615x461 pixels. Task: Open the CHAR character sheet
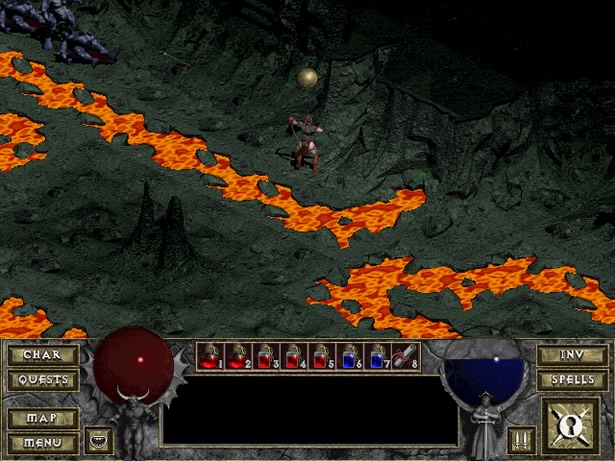(42, 354)
